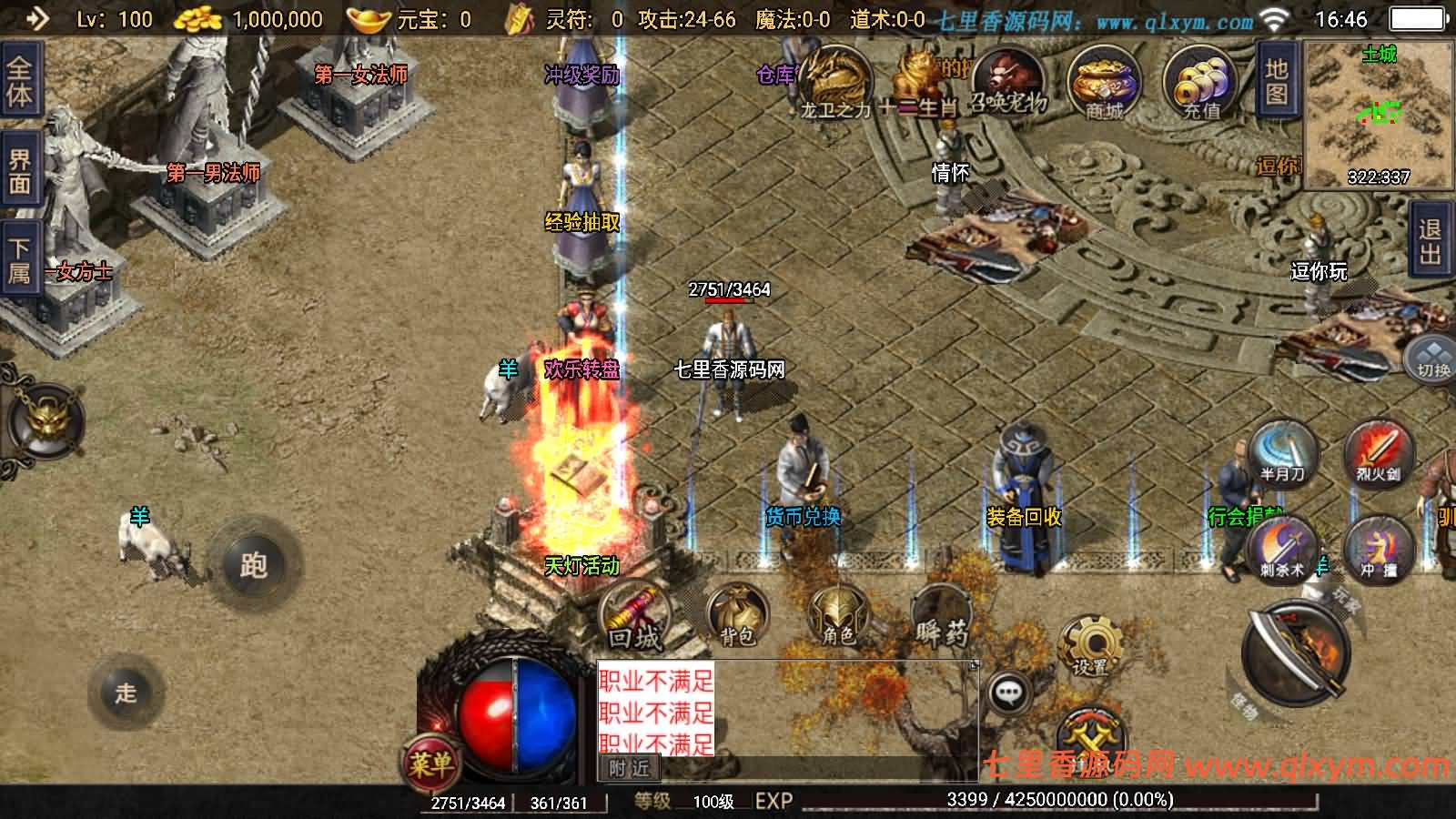
Task: Select the 全体 tab
Action: tap(19, 82)
